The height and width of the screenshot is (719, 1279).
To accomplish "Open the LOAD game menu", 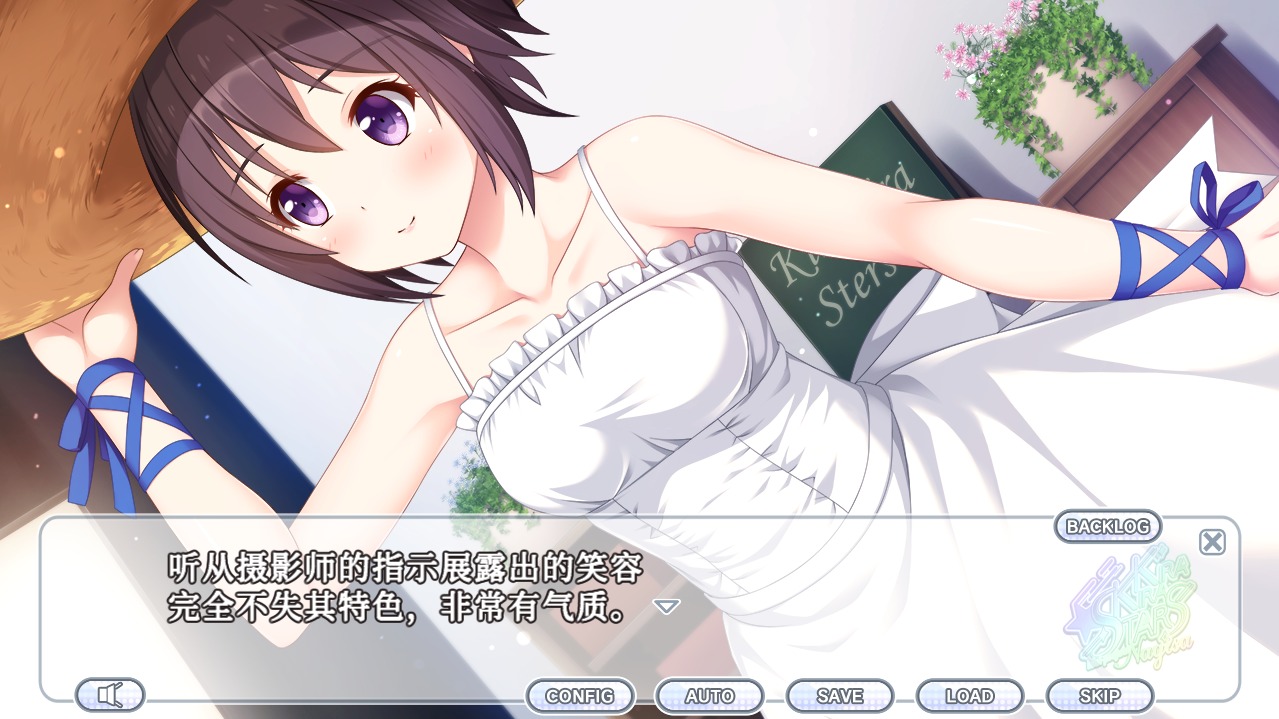I will (970, 696).
